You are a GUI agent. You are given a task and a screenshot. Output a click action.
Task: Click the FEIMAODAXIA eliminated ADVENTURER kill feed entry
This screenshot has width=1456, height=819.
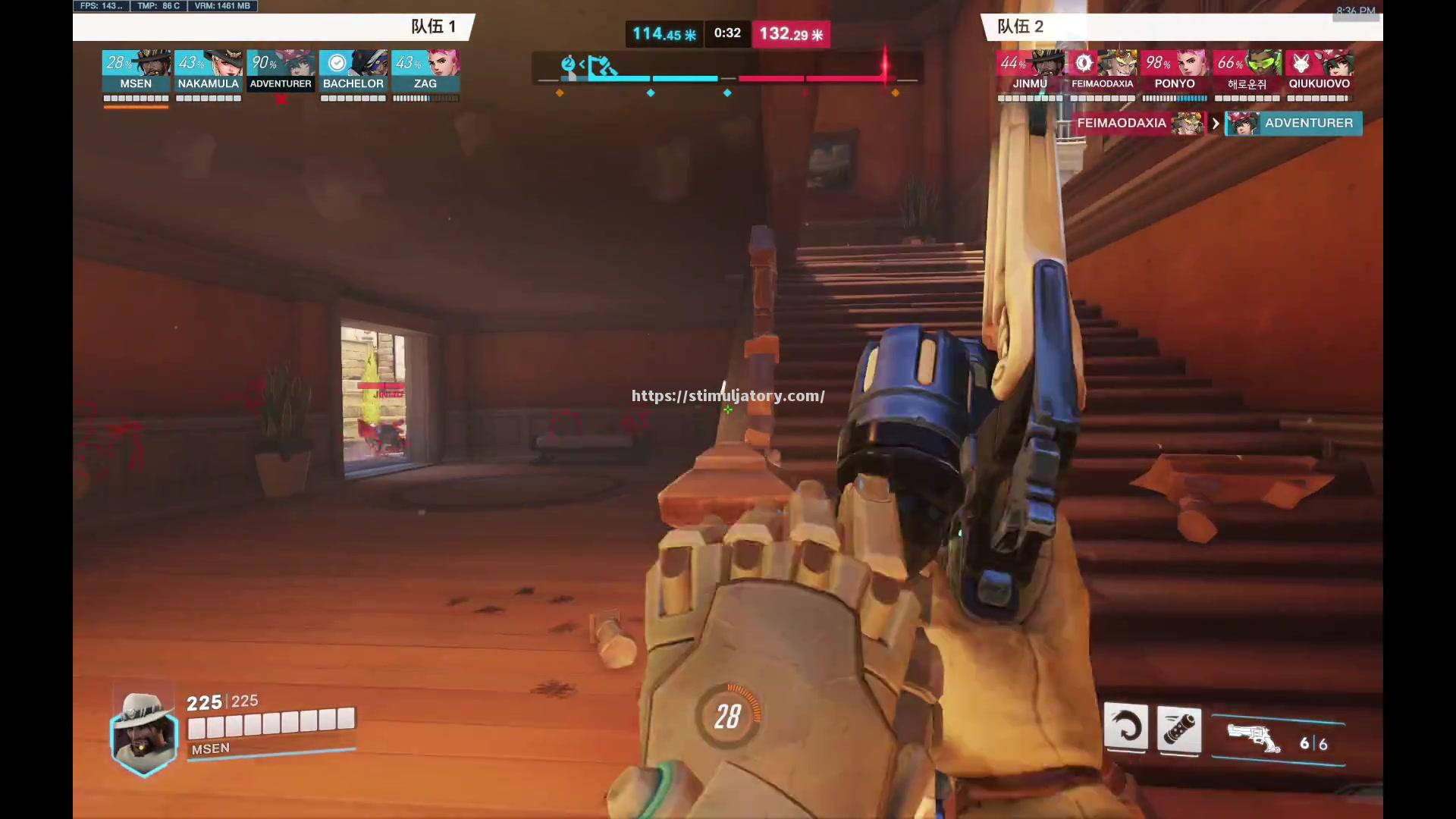[x=1217, y=123]
